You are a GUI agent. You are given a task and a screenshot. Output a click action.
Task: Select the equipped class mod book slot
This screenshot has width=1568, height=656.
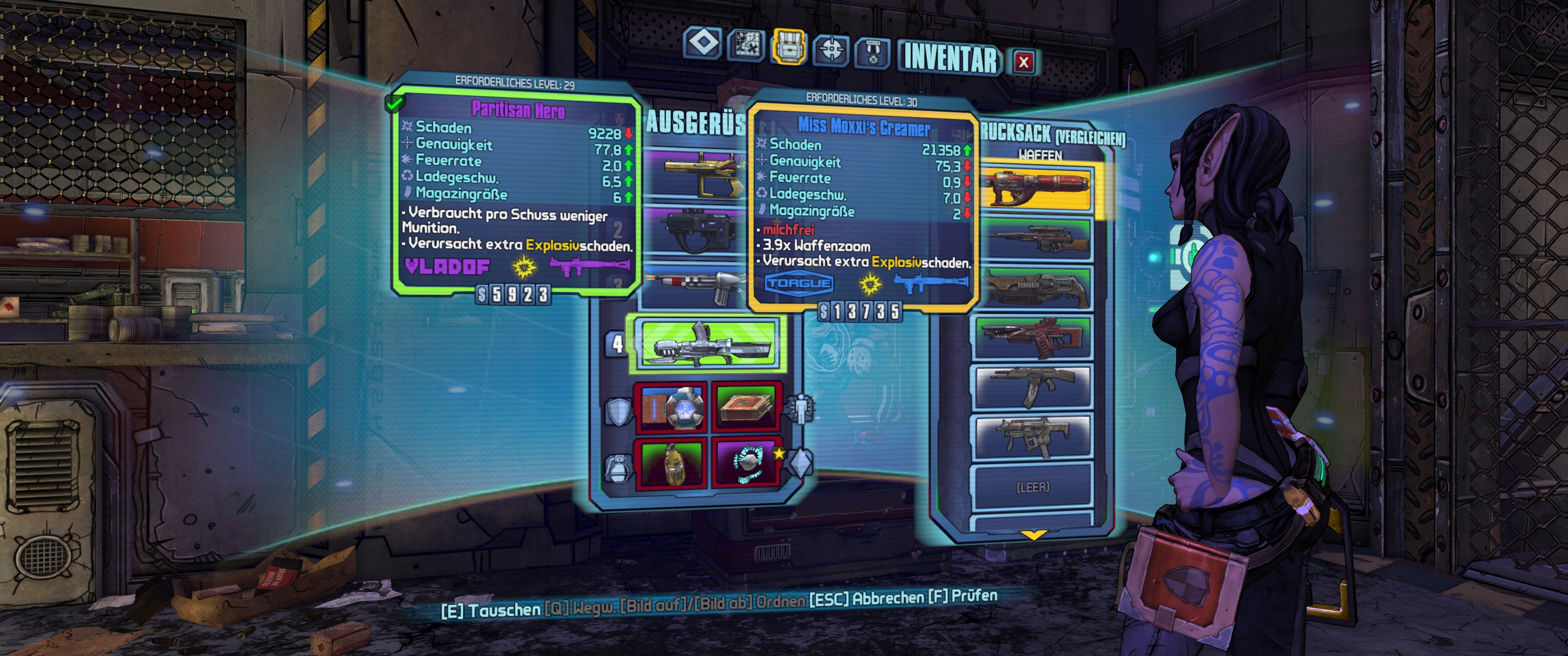pos(746,406)
